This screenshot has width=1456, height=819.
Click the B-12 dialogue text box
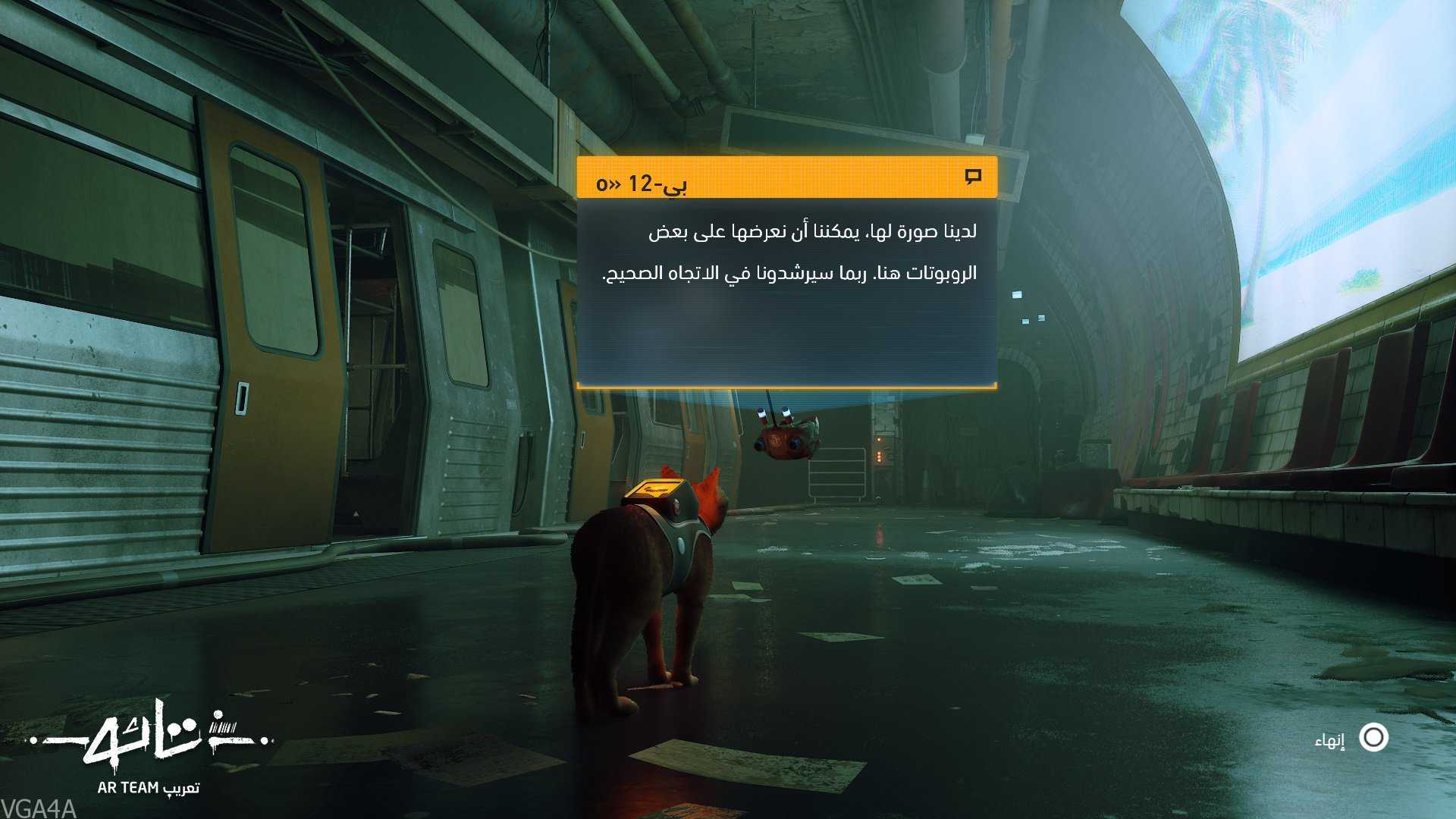point(786,292)
